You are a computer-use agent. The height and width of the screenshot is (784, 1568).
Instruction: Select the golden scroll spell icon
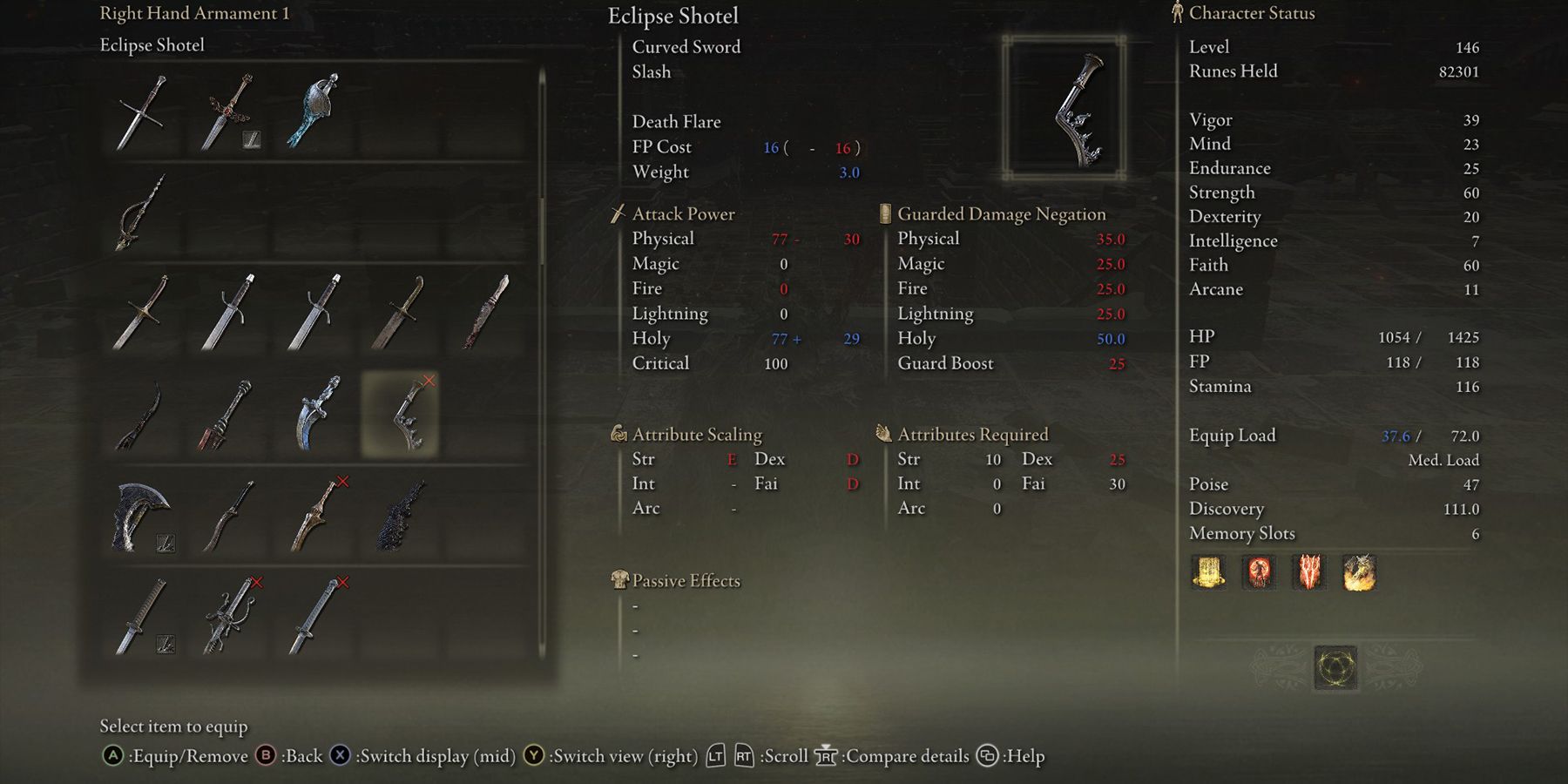click(x=1208, y=573)
